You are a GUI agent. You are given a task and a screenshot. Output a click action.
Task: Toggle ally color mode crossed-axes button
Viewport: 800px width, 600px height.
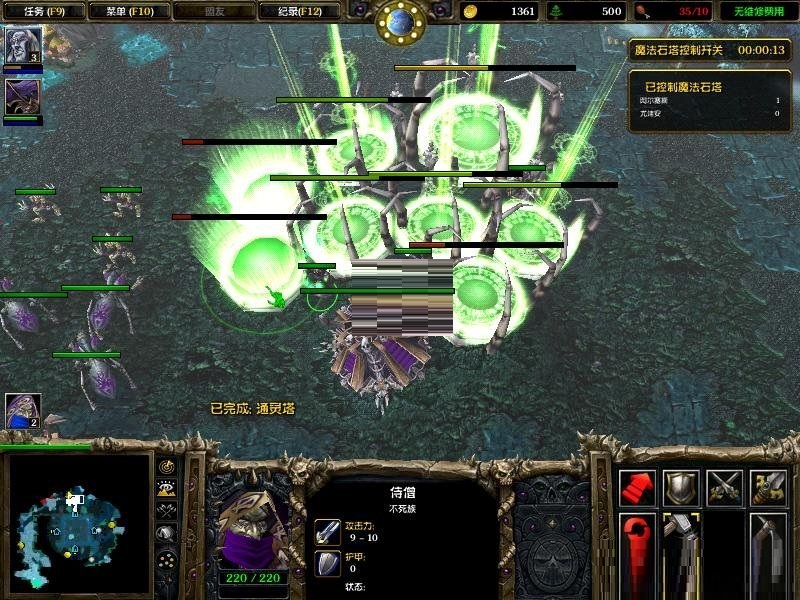167,512
